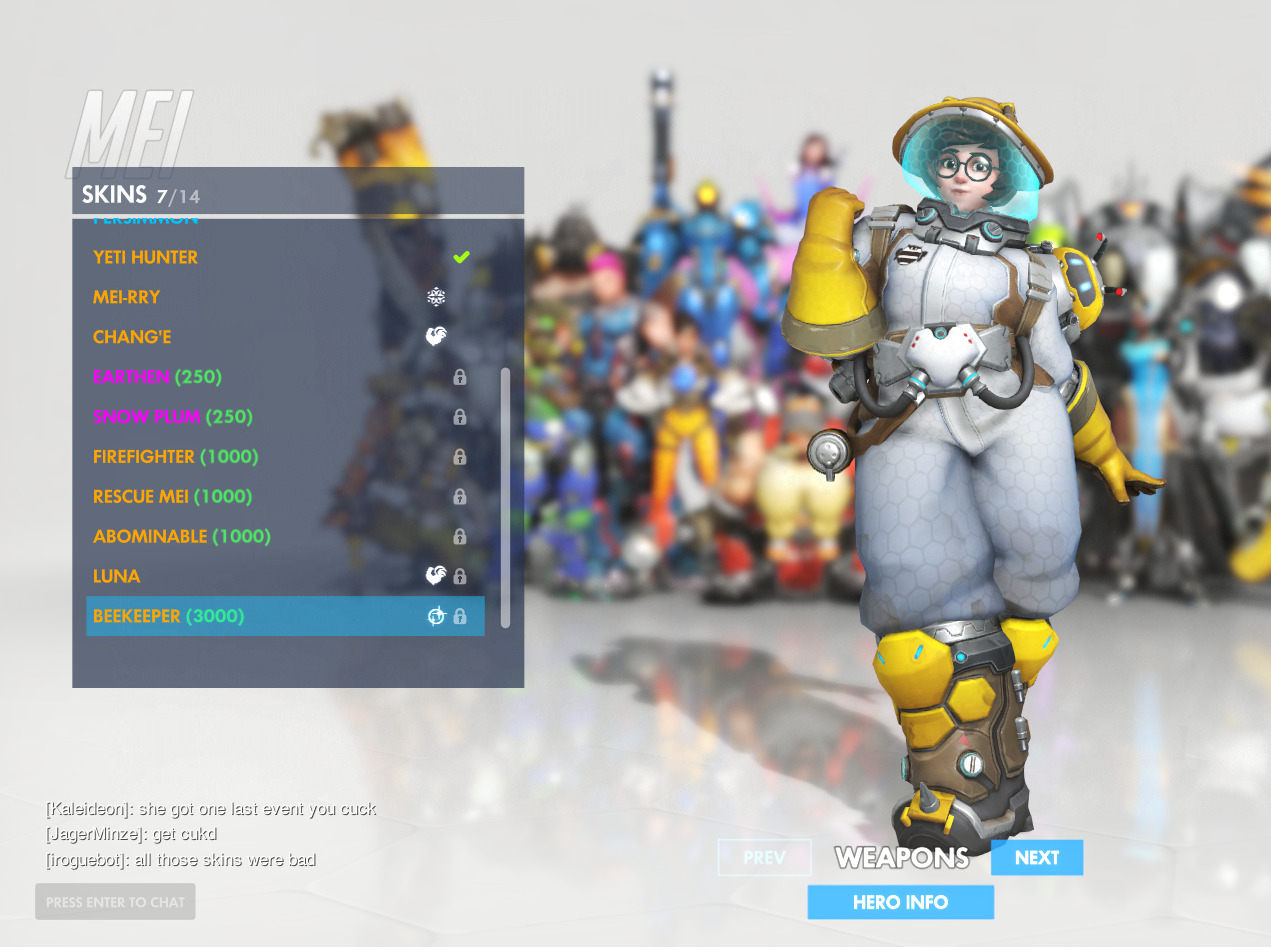The height and width of the screenshot is (947, 1271).
Task: Select the Snow Plum skin
Action: pyautogui.click(x=172, y=417)
